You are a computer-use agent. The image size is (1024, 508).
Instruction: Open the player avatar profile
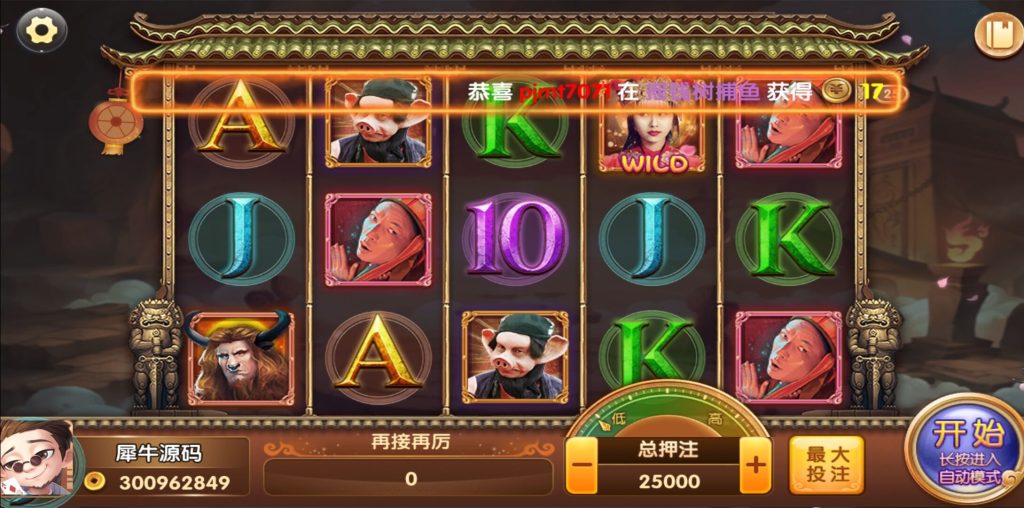tap(38, 462)
